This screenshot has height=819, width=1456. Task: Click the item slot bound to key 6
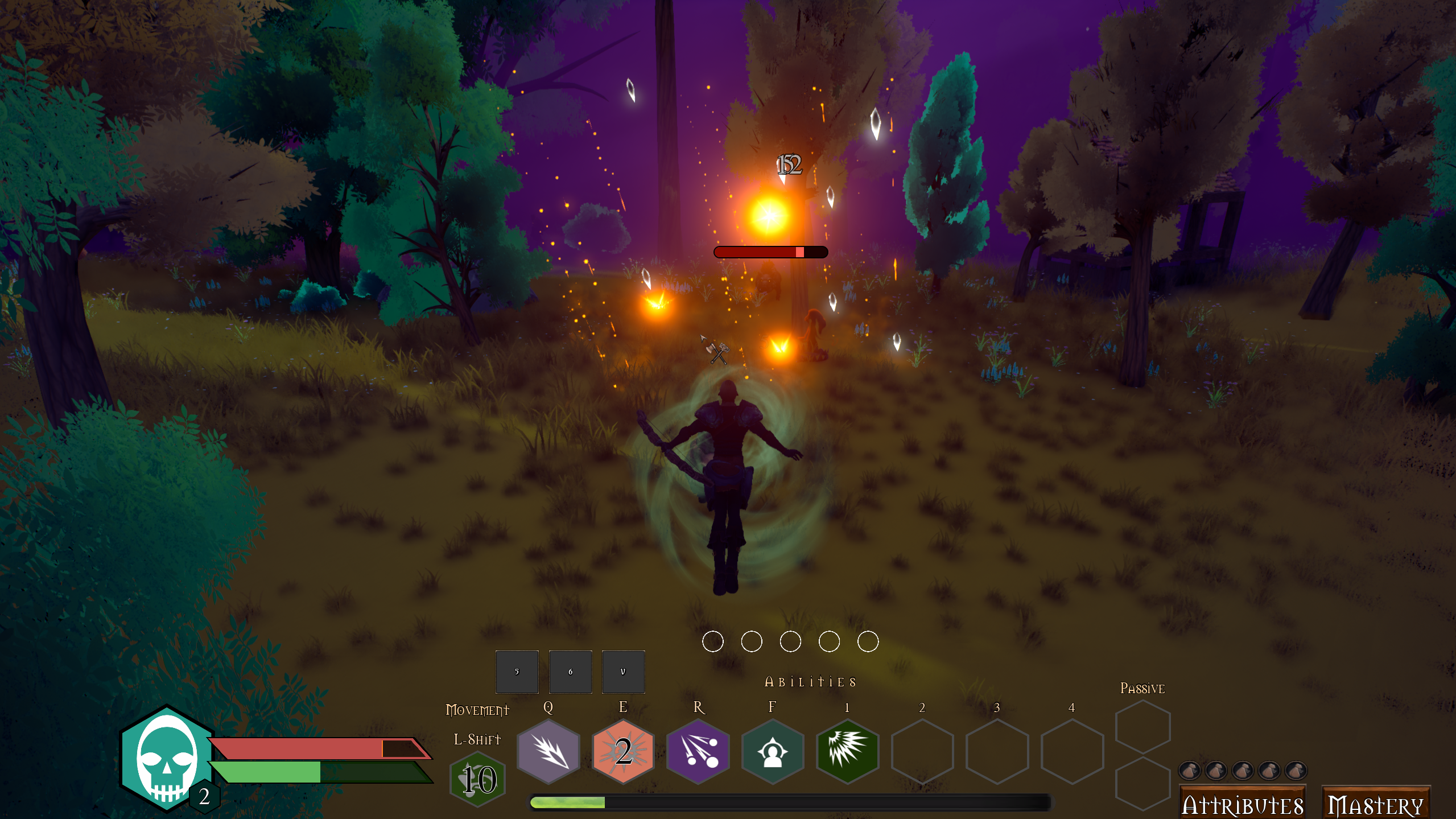[570, 672]
